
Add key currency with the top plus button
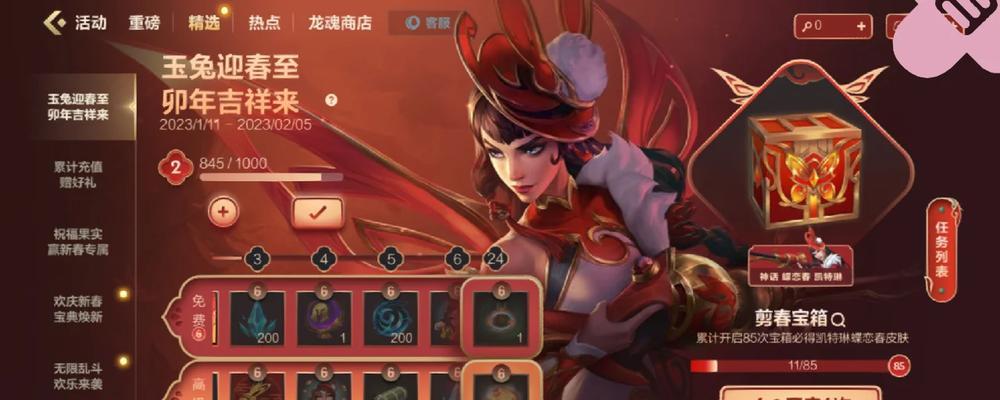tap(857, 25)
